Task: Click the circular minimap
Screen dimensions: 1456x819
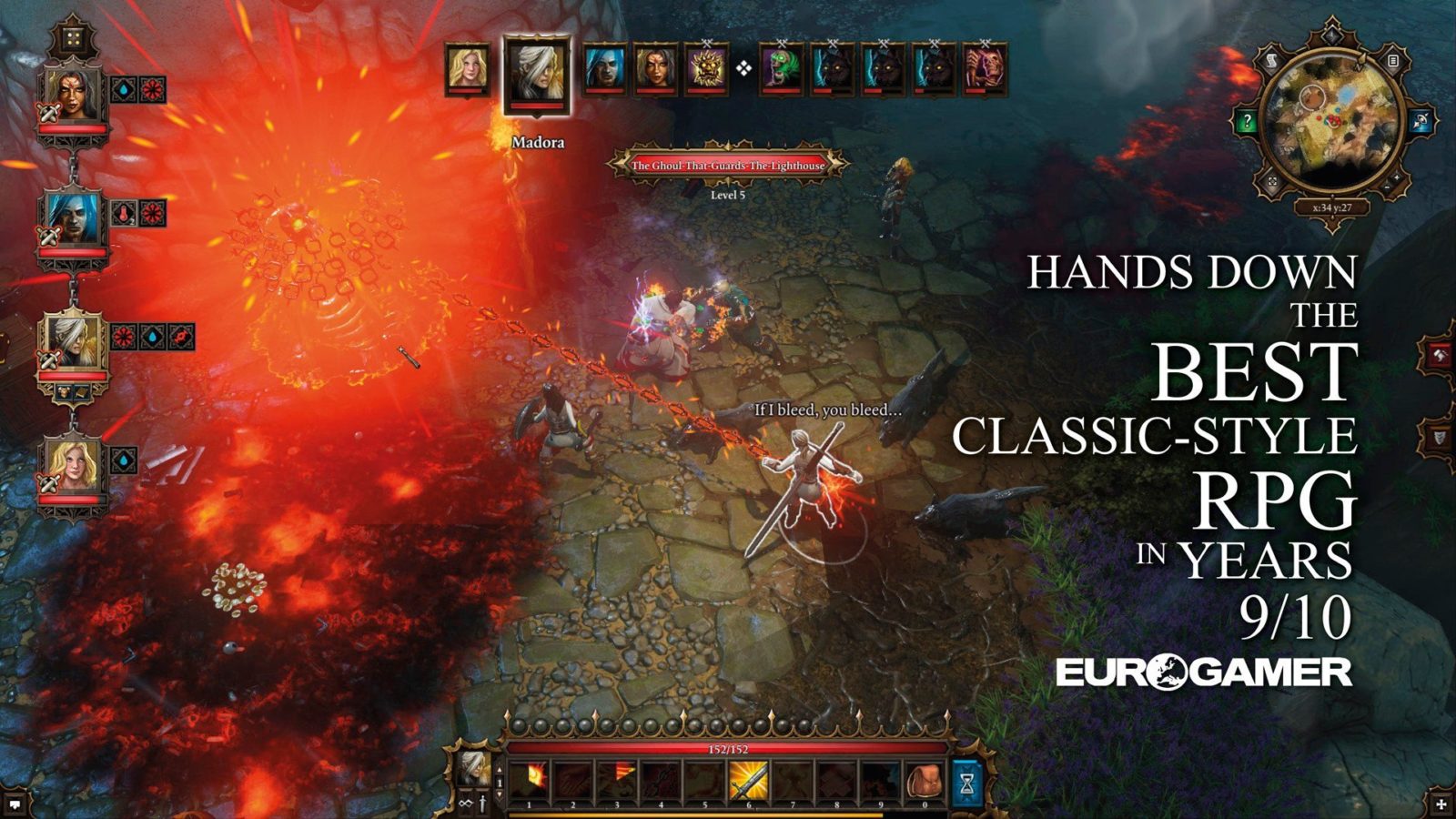Action: tap(1330, 125)
